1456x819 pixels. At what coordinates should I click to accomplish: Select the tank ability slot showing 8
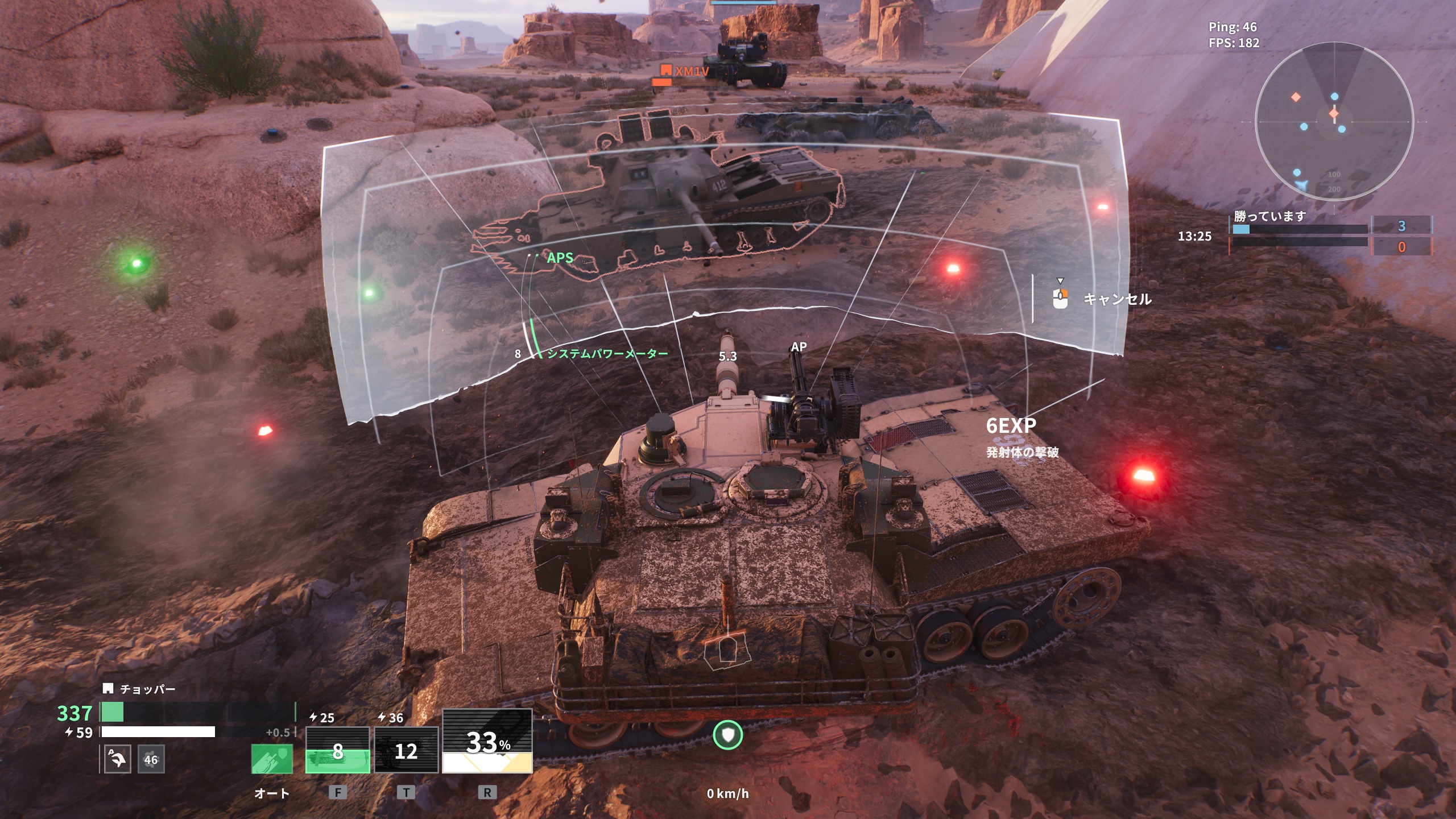point(338,750)
